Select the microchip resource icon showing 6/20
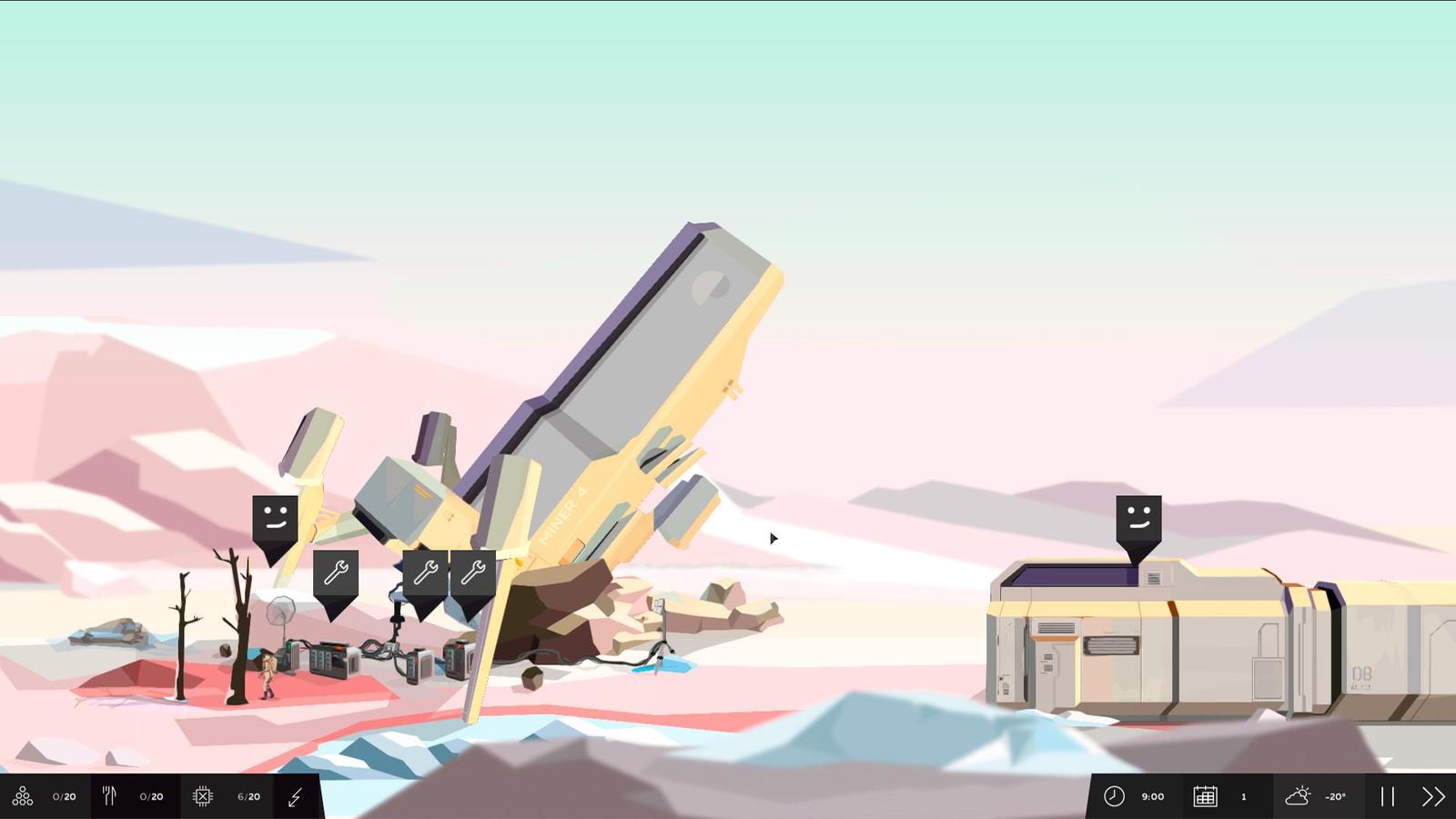 (x=202, y=796)
